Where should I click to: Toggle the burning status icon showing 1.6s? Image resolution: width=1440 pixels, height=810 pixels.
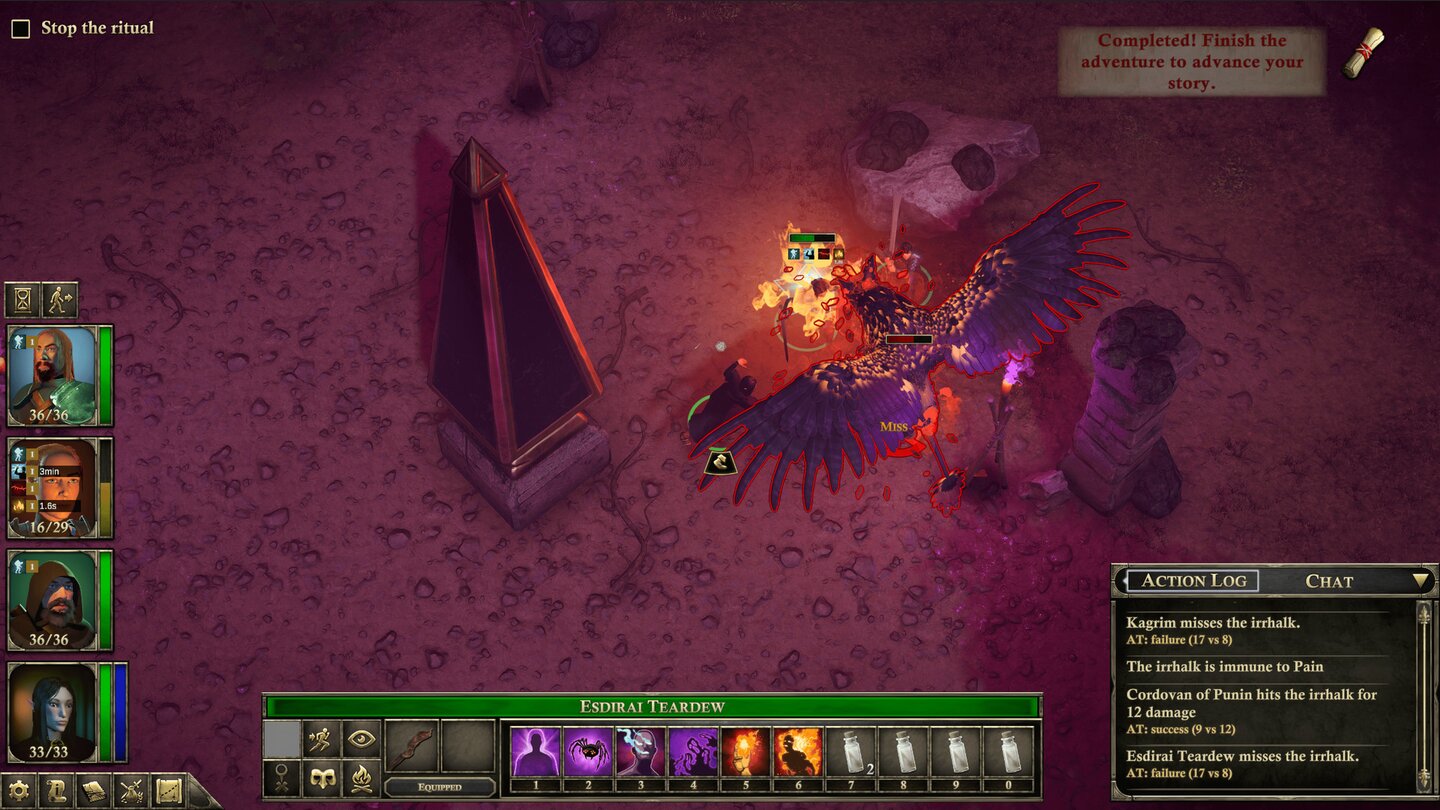[19, 505]
